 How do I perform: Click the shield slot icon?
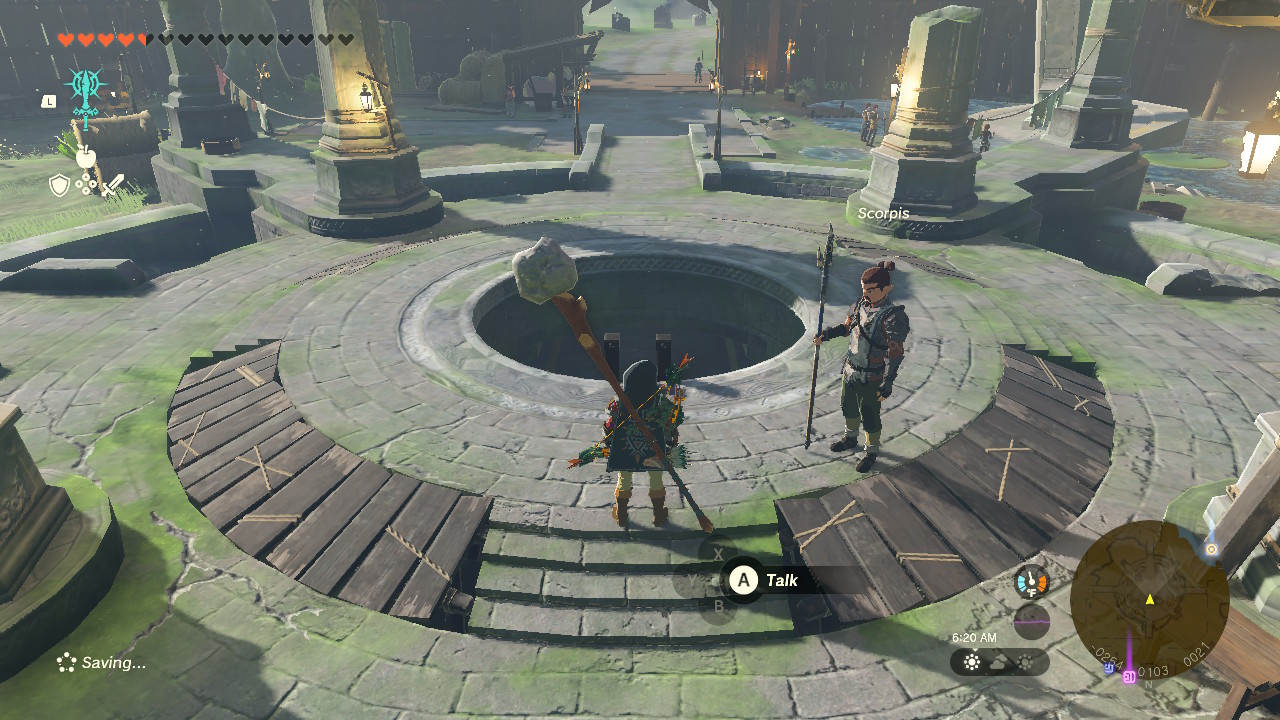tap(59, 183)
